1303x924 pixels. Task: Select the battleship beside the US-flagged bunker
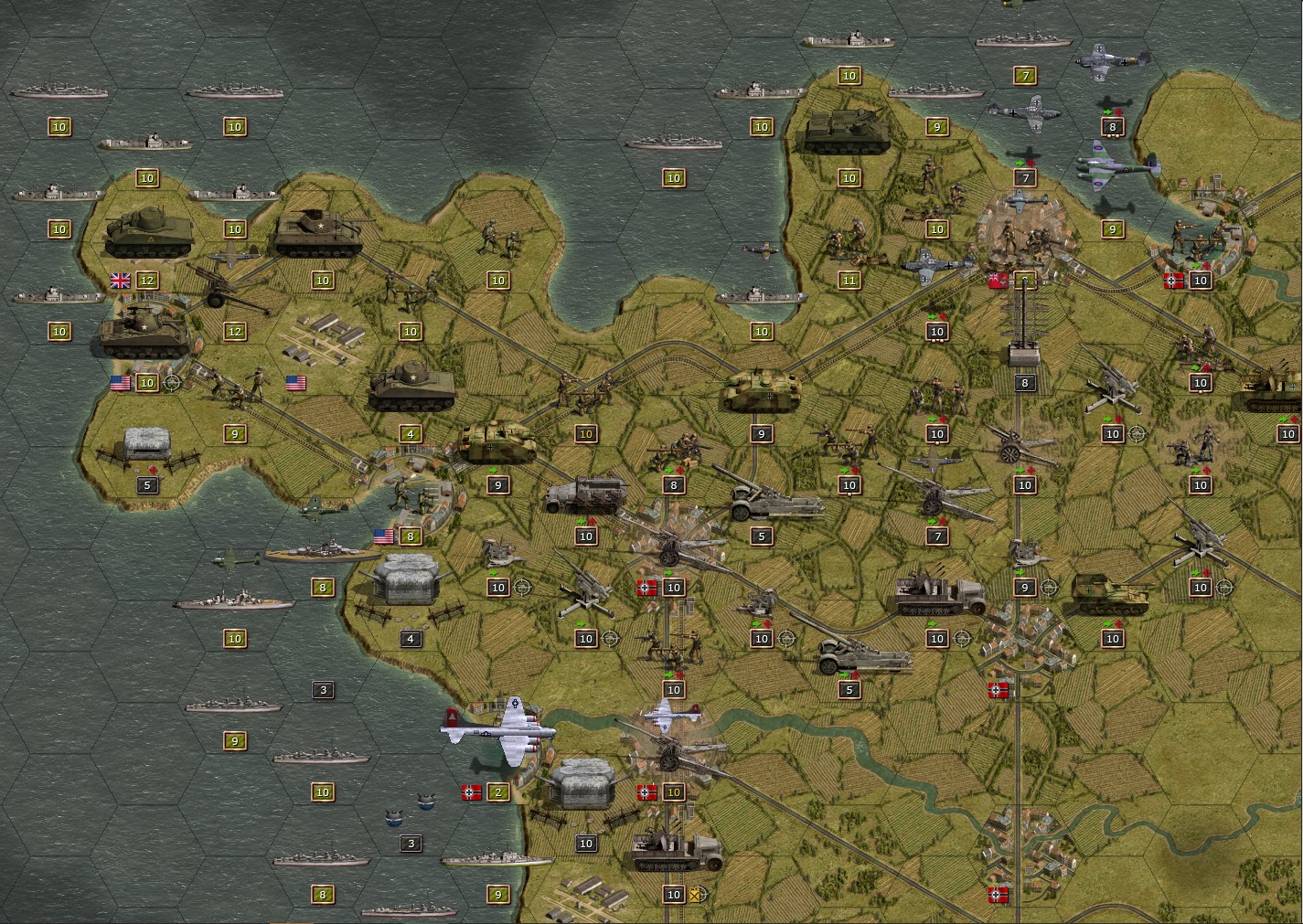coord(320,553)
